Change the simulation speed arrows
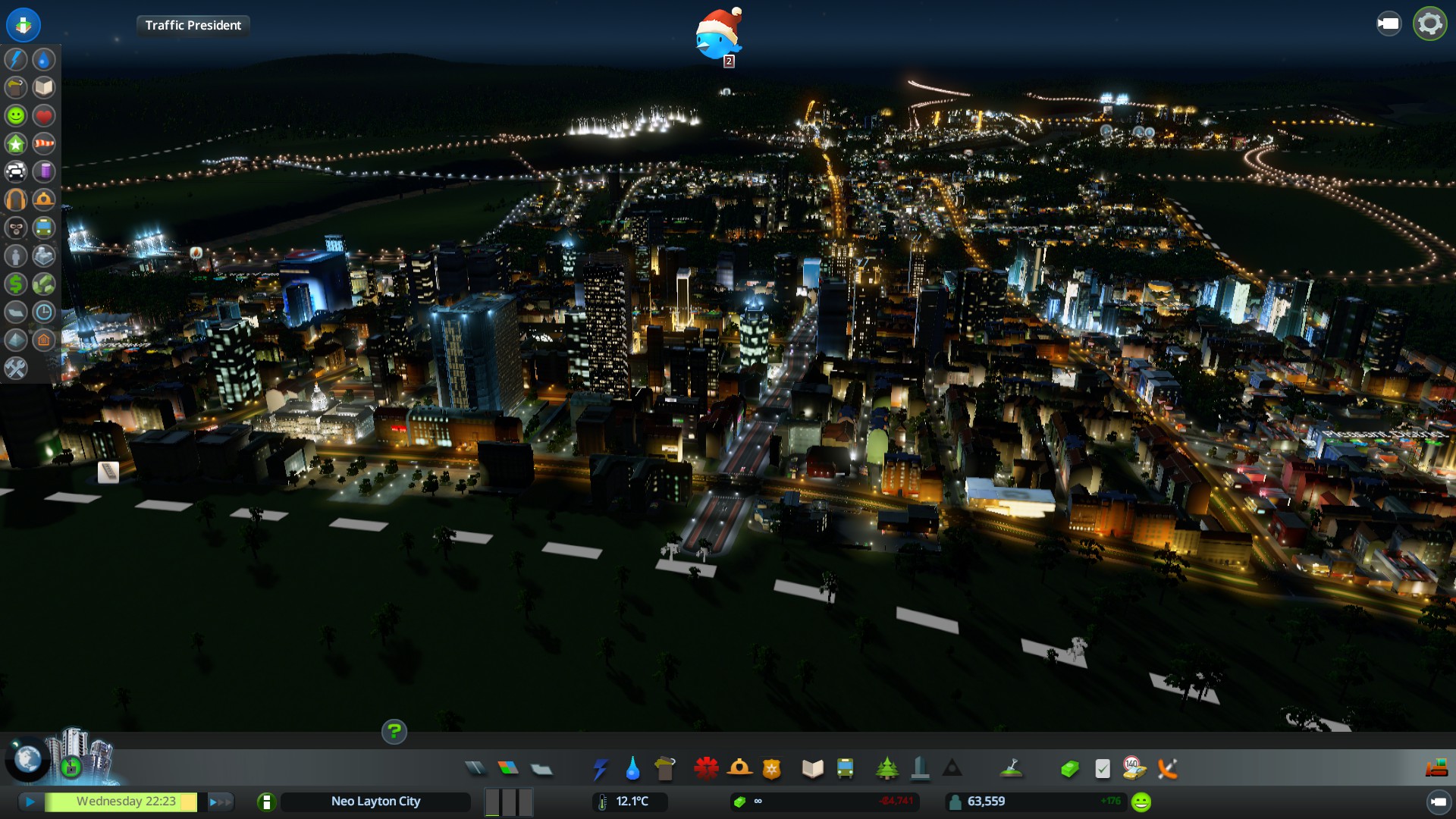The height and width of the screenshot is (819, 1456). pyautogui.click(x=220, y=802)
